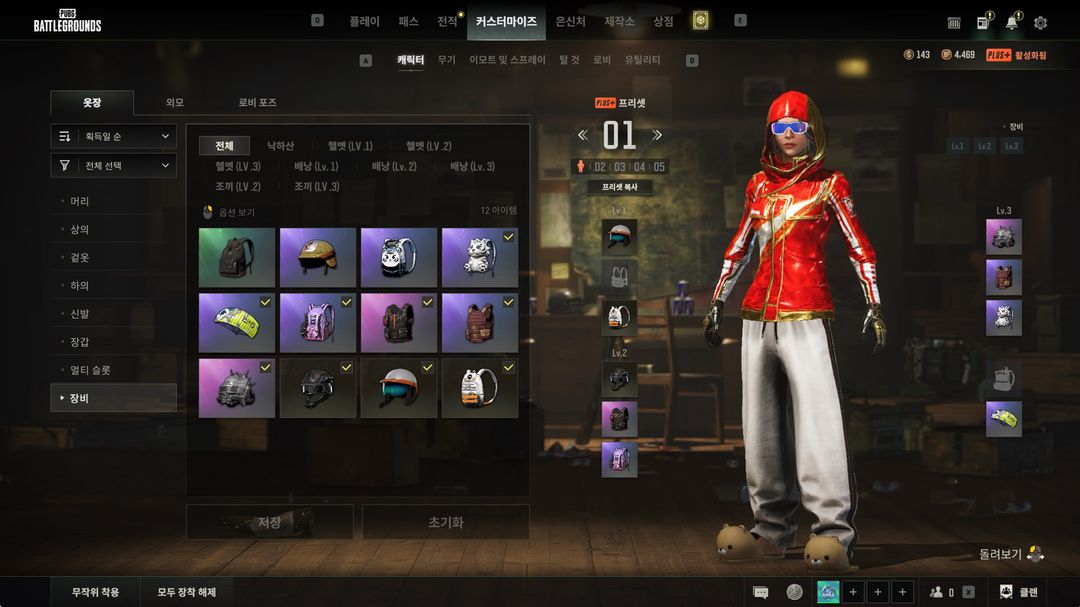The width and height of the screenshot is (1080, 607).
Task: Select the panda backpack item
Action: (x=399, y=258)
